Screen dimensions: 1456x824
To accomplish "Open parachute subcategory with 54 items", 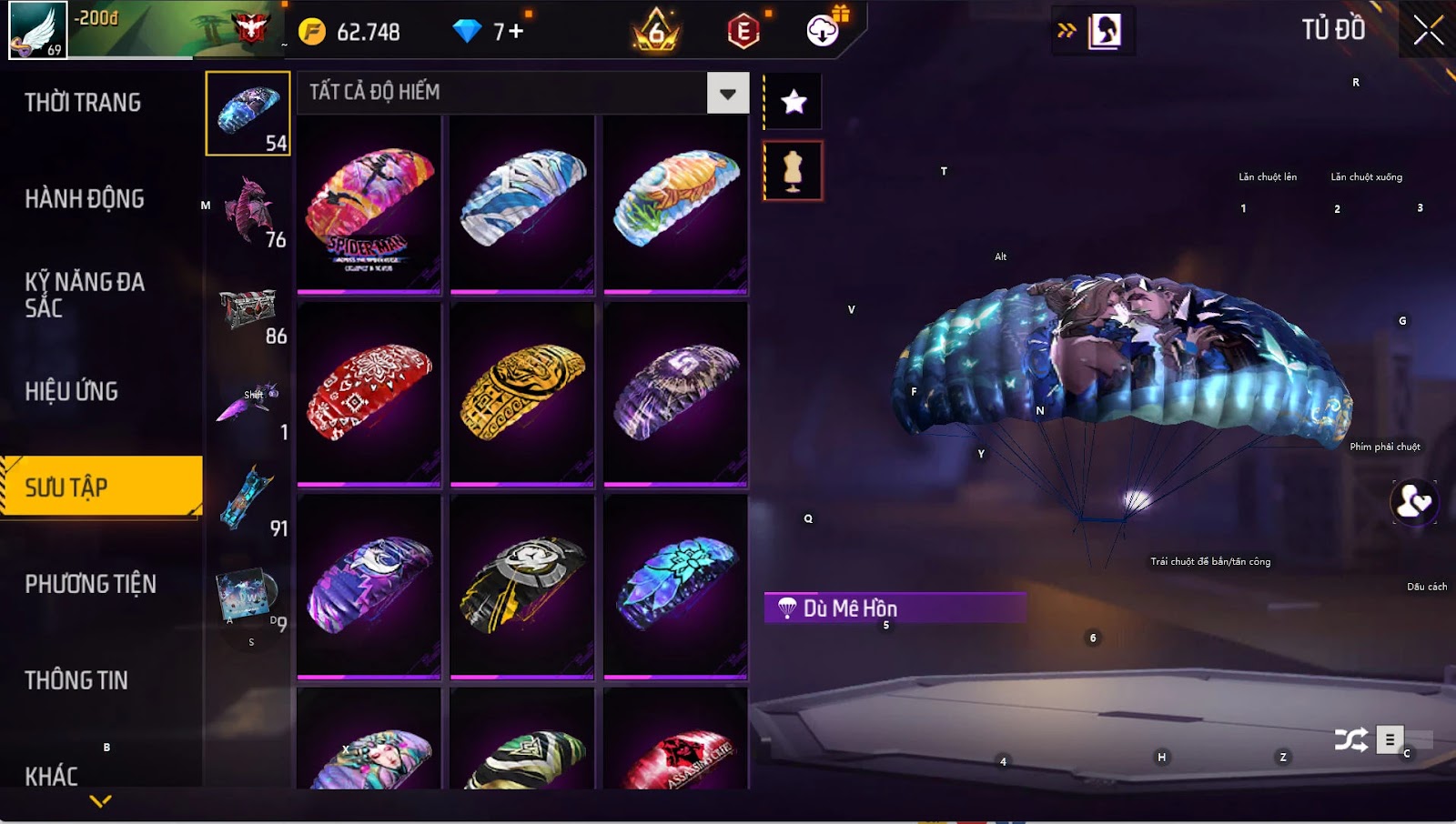I will 248,115.
